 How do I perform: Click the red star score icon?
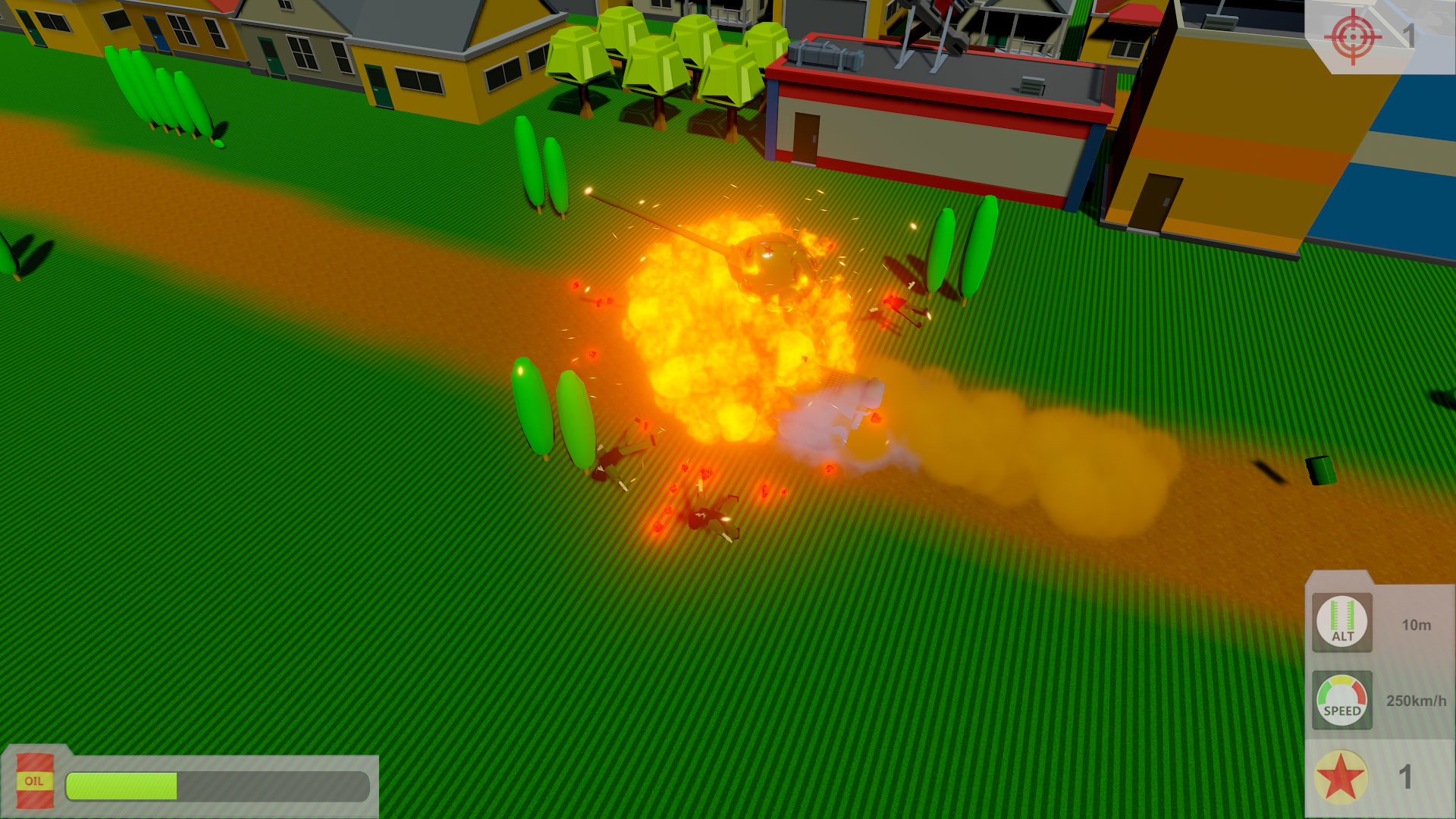1341,777
